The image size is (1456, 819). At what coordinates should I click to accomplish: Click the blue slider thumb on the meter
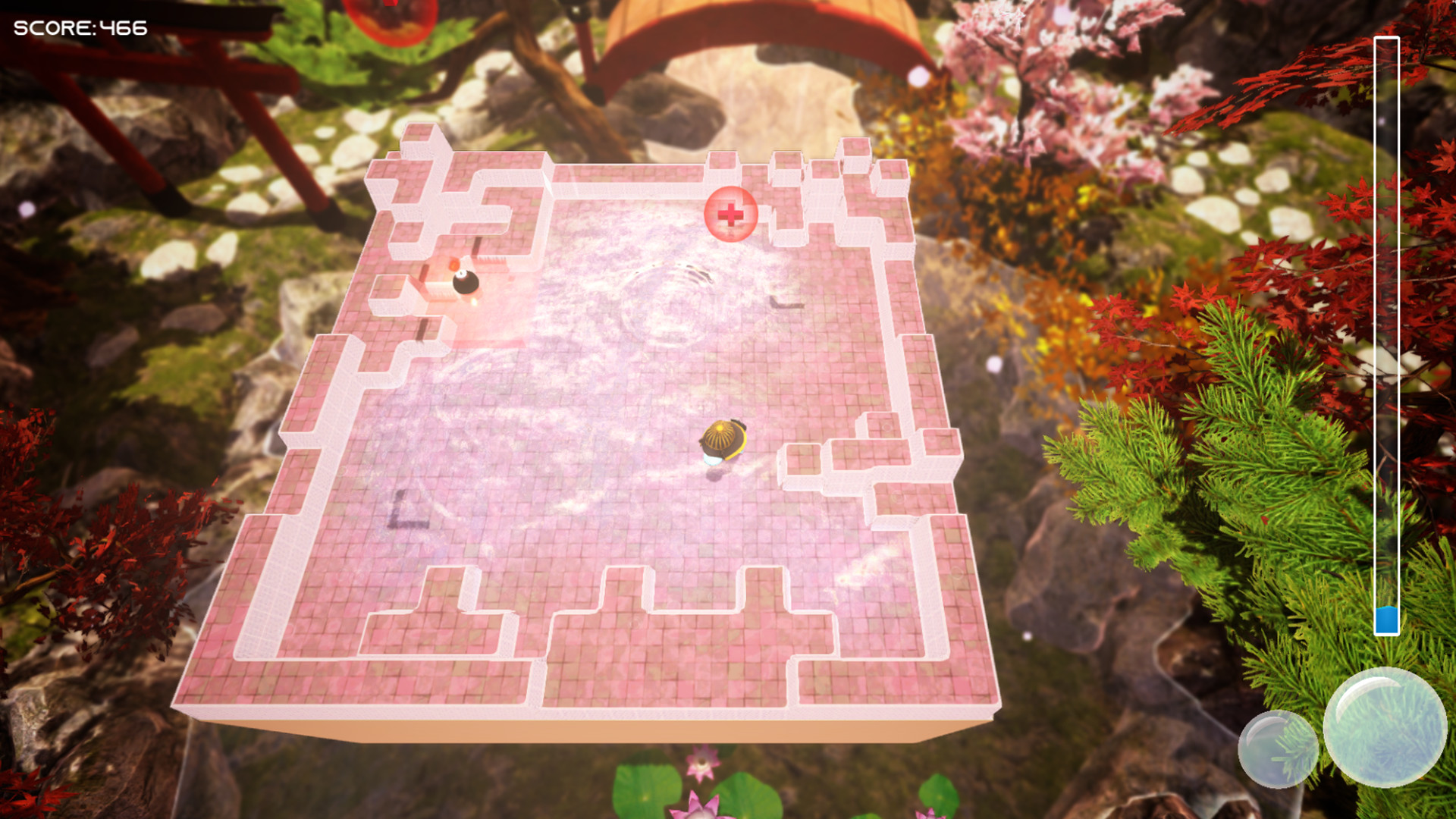[x=1388, y=620]
